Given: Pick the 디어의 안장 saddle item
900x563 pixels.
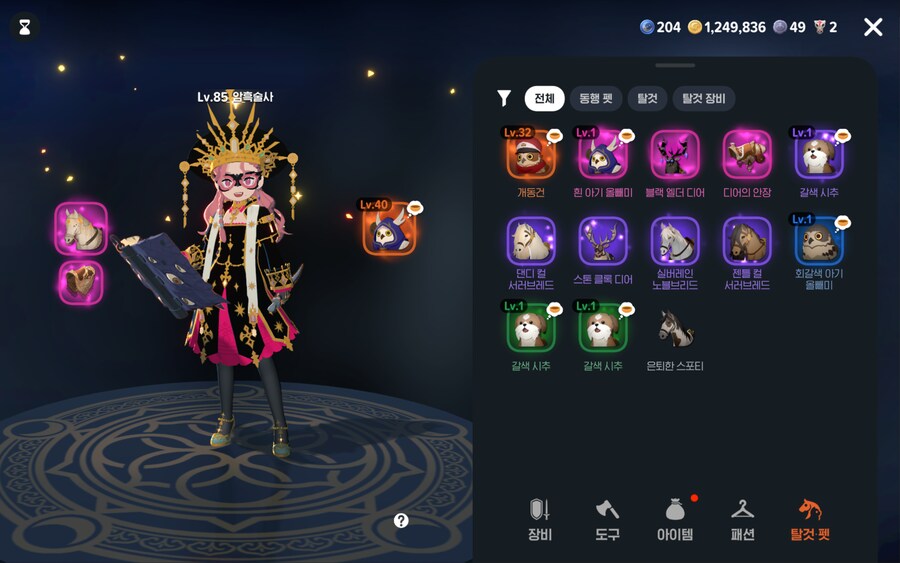Looking at the screenshot, I should coord(747,155).
